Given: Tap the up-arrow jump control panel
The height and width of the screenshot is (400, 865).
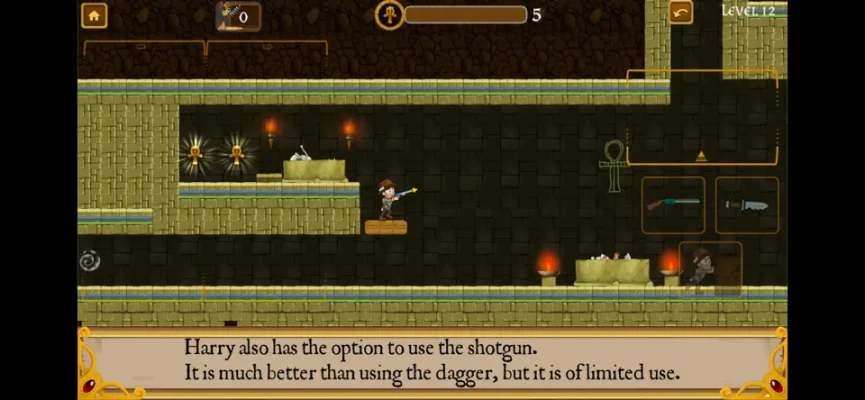Looking at the screenshot, I should pos(701,120).
